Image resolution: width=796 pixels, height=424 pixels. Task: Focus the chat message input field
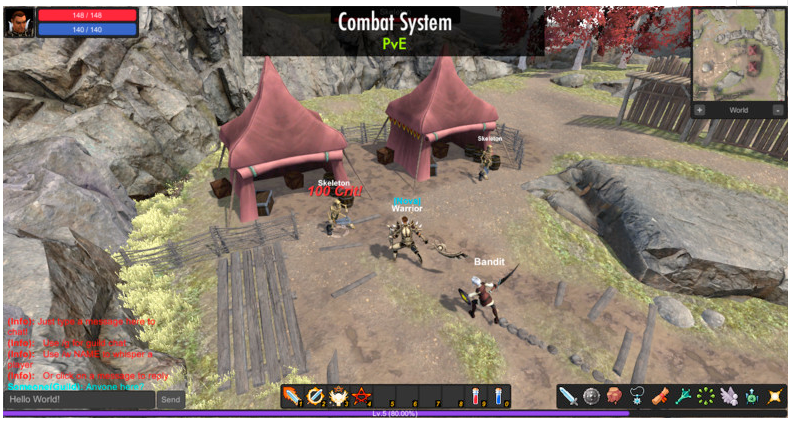point(79,400)
